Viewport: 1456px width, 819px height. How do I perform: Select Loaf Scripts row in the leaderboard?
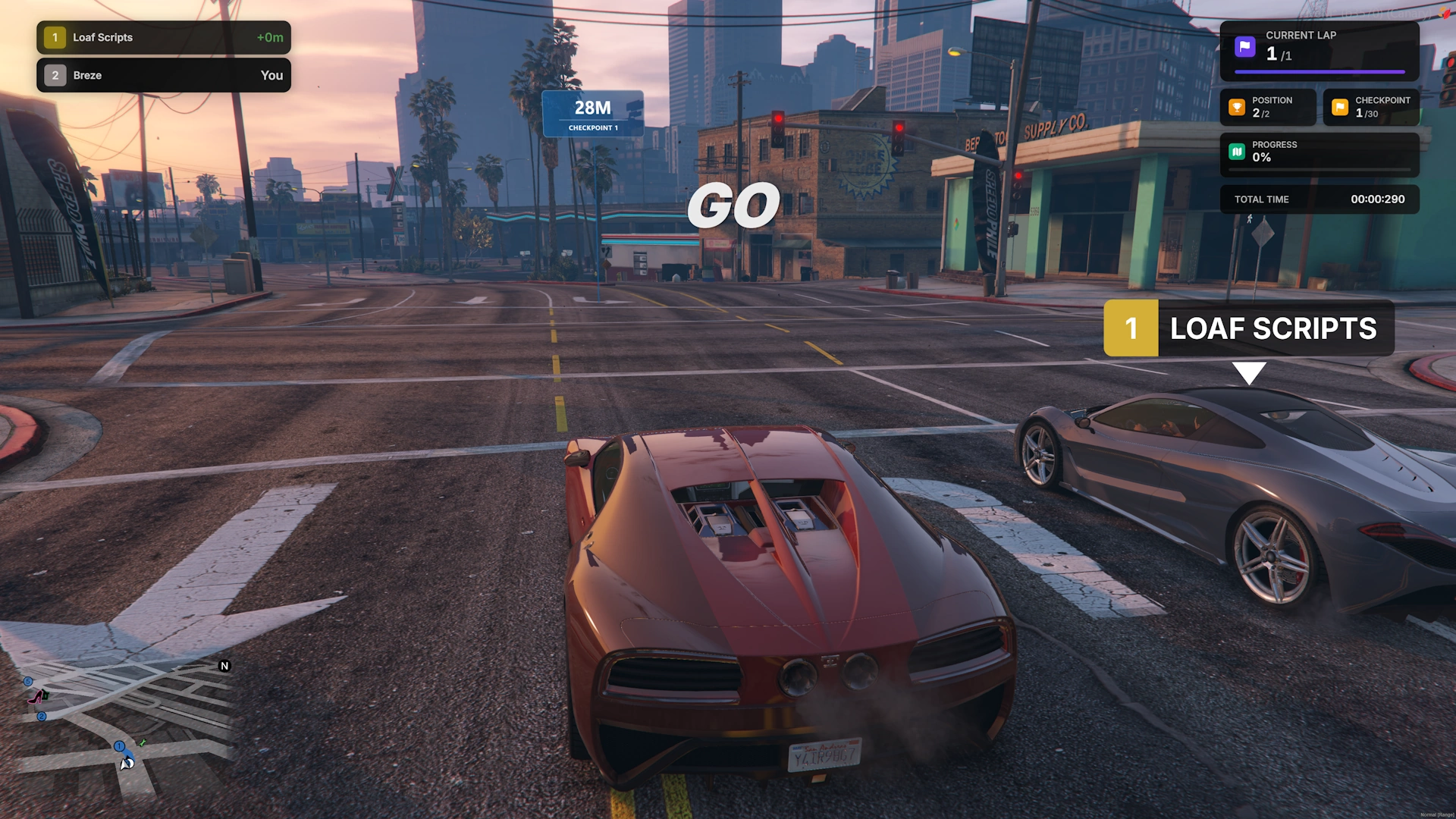point(163,37)
